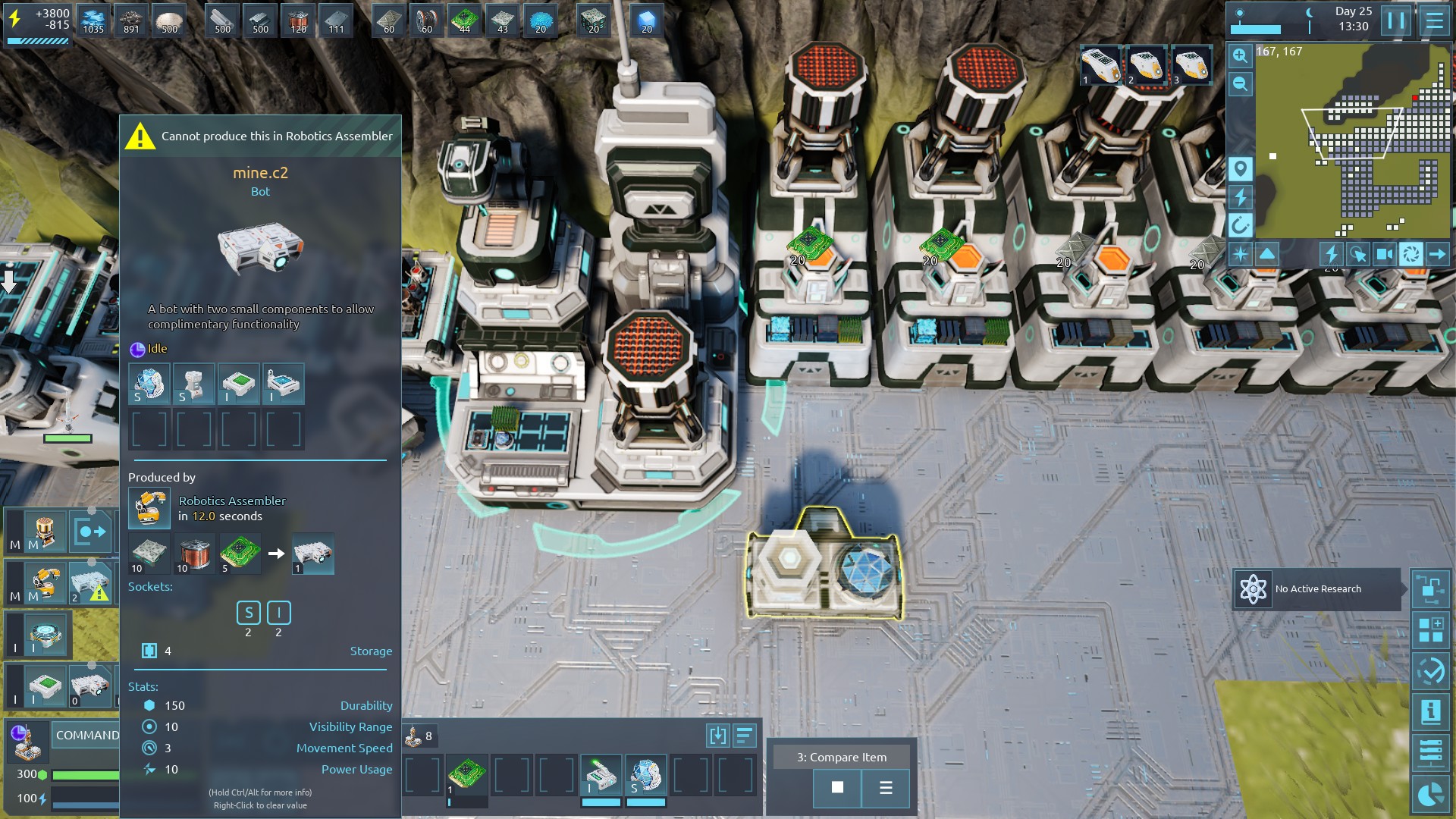1456x819 pixels.
Task: Open the pie chart statistics button
Action: (1430, 795)
